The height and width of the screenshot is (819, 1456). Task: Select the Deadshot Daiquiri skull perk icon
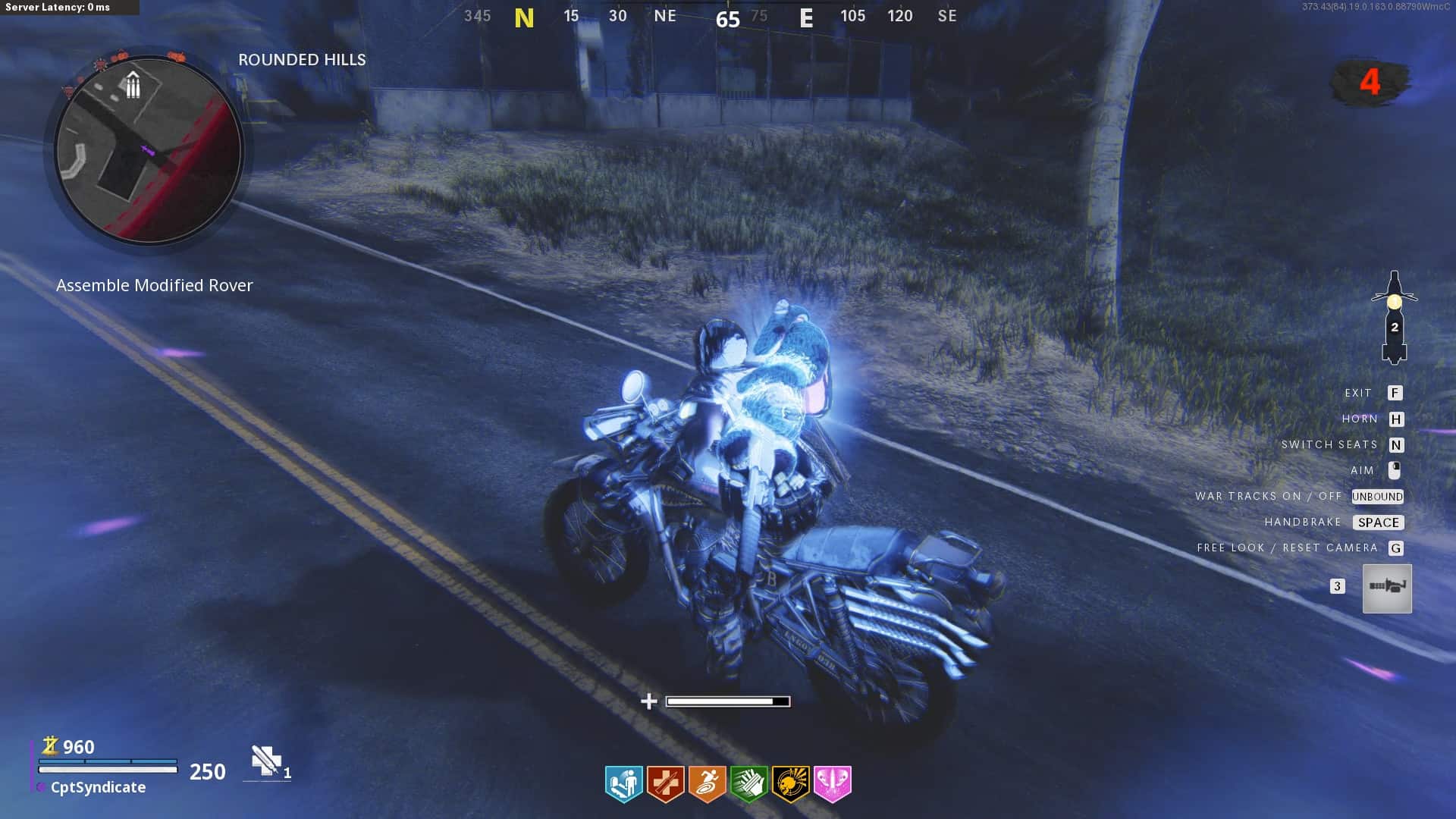coord(790,783)
